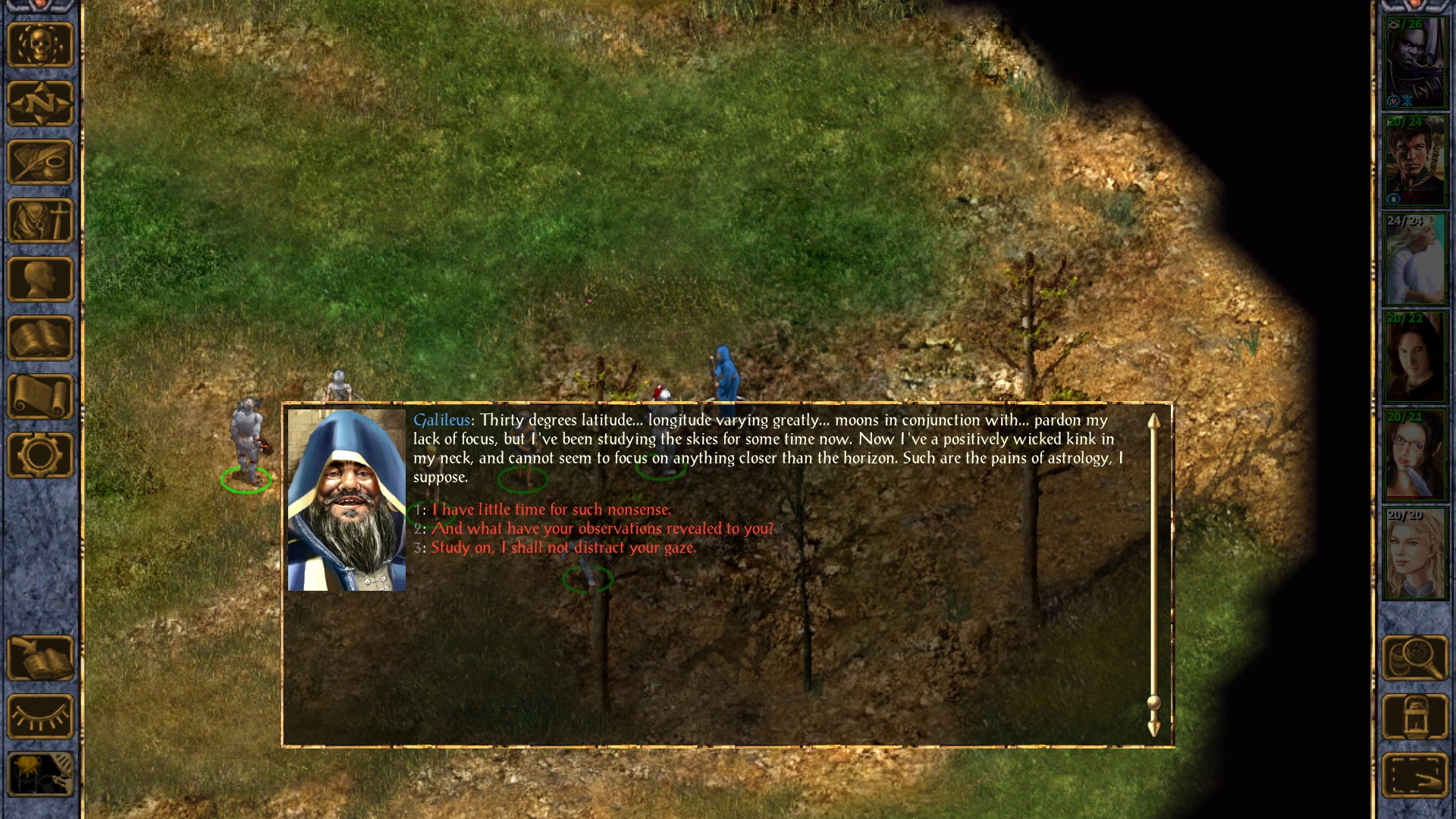This screenshot has height=819, width=1456.
Task: Toggle party AI with the lantern button
Action: 1415,717
